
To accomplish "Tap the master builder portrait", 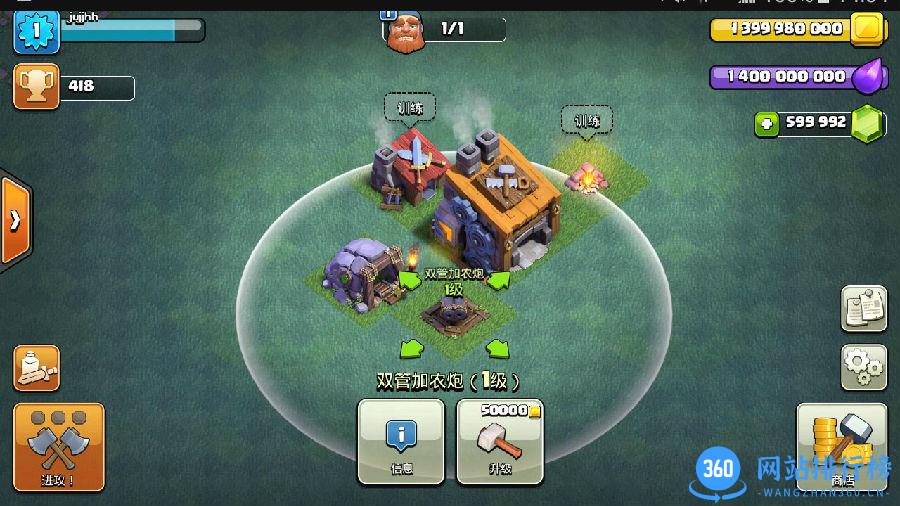I will [403, 28].
